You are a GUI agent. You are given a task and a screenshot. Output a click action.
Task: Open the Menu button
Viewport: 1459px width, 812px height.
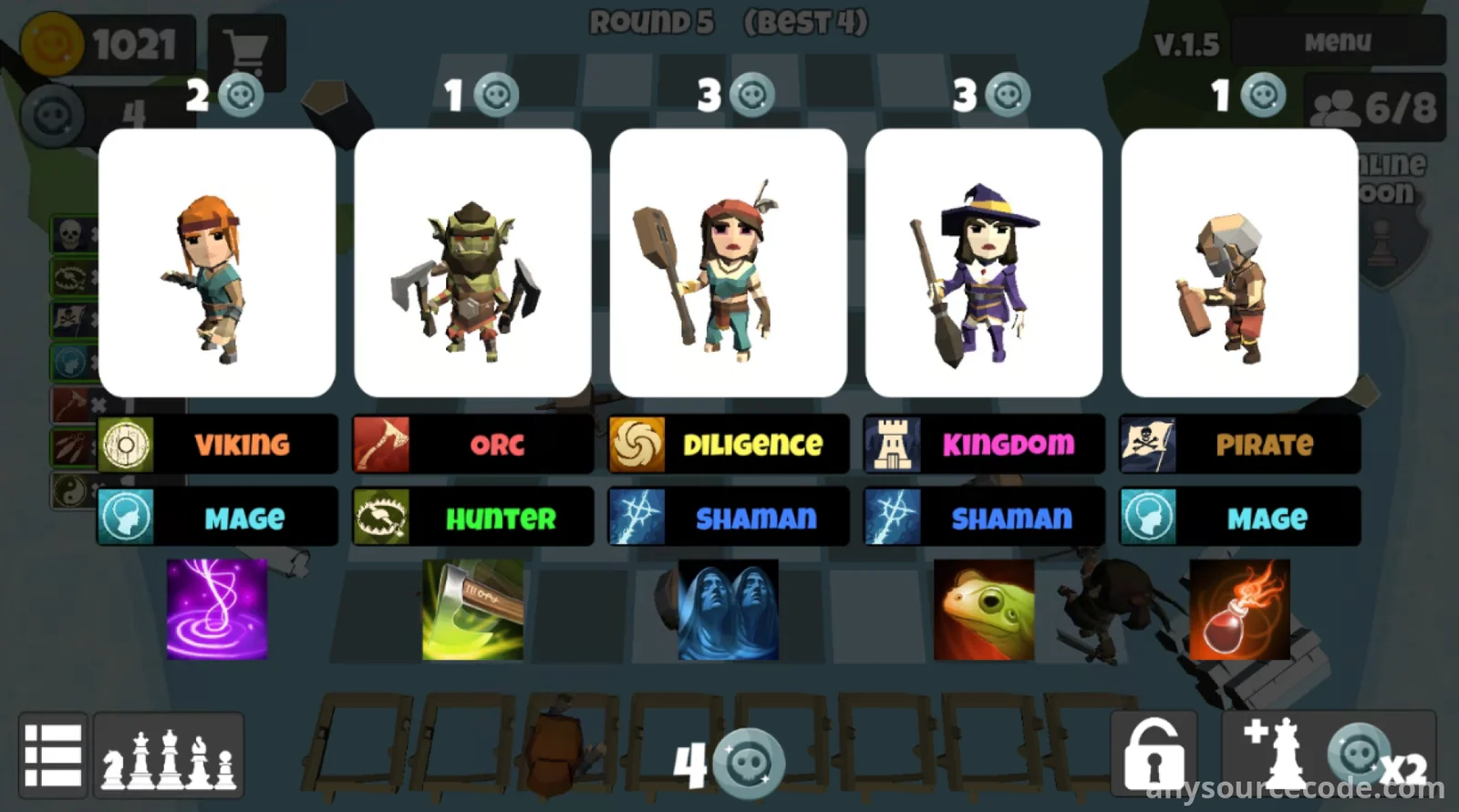[1337, 42]
